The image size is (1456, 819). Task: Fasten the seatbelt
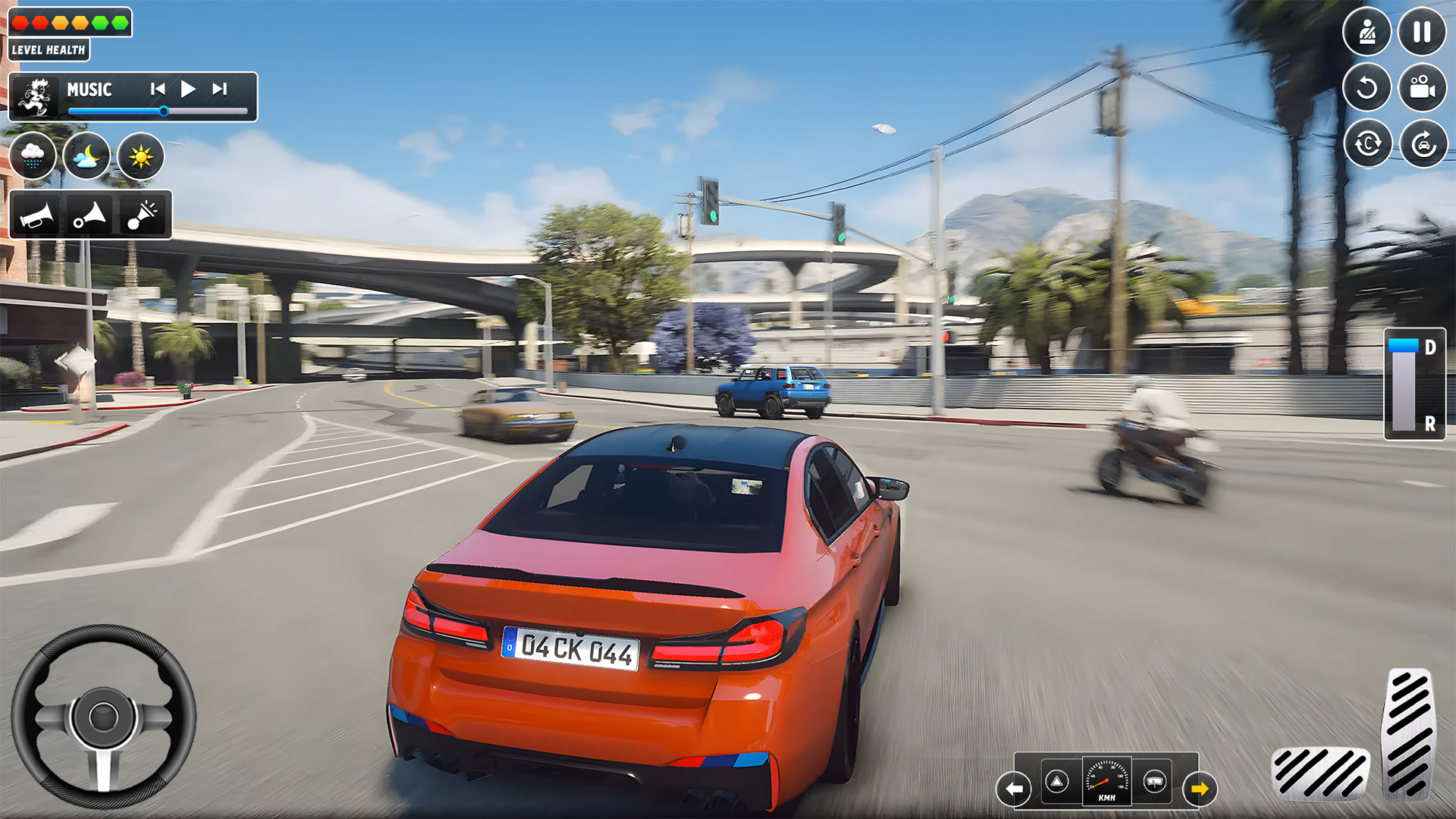tap(1367, 31)
